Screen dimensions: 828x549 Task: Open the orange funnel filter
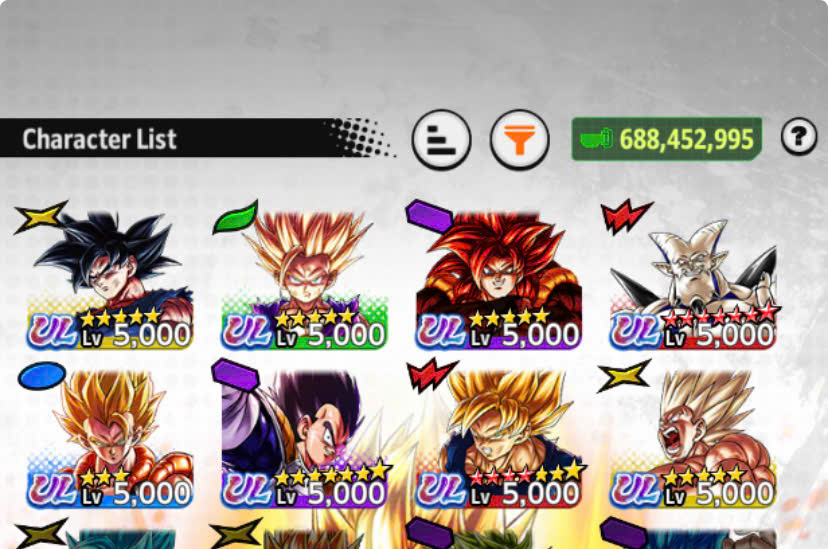click(519, 140)
